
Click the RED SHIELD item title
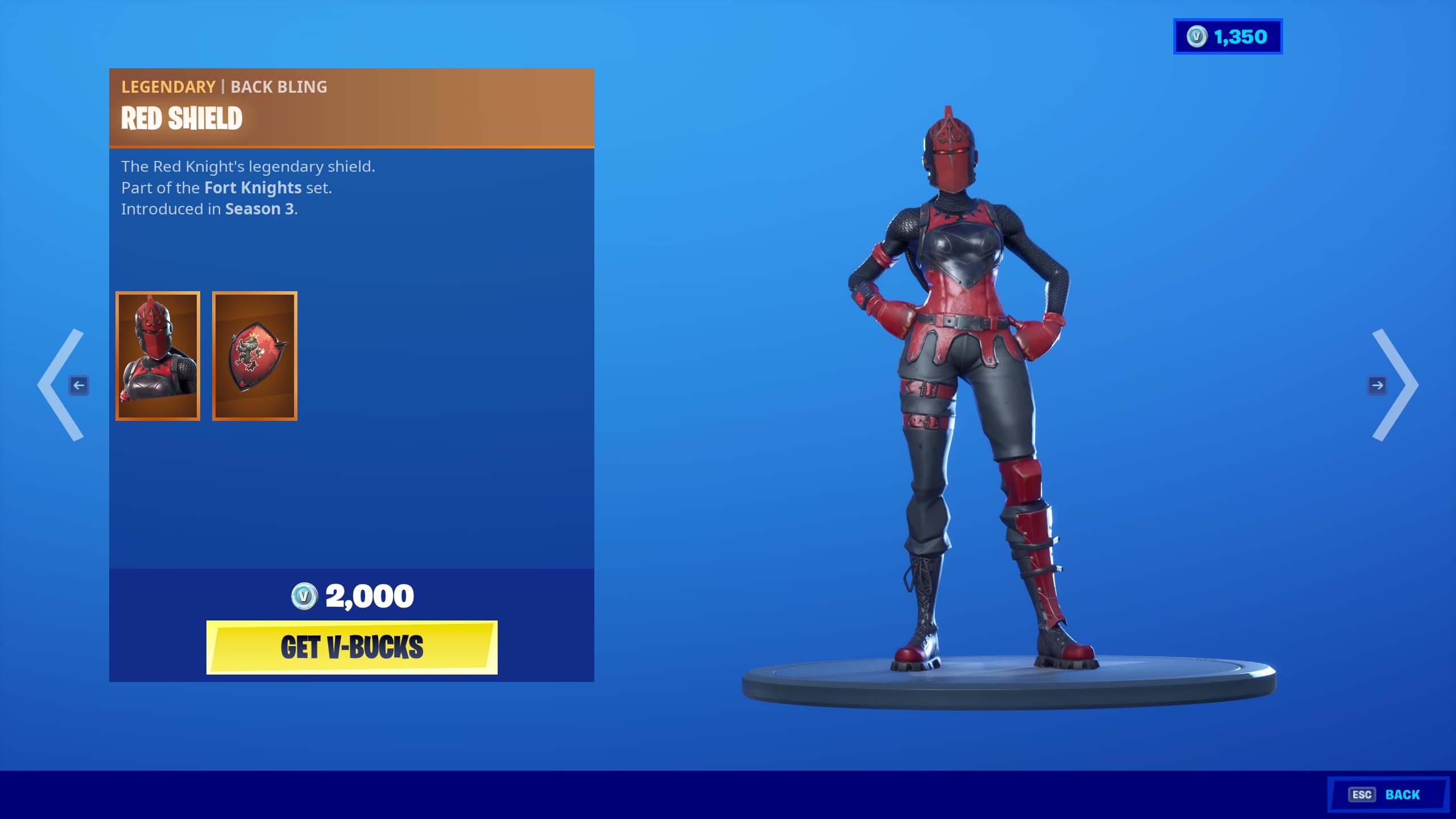point(181,119)
